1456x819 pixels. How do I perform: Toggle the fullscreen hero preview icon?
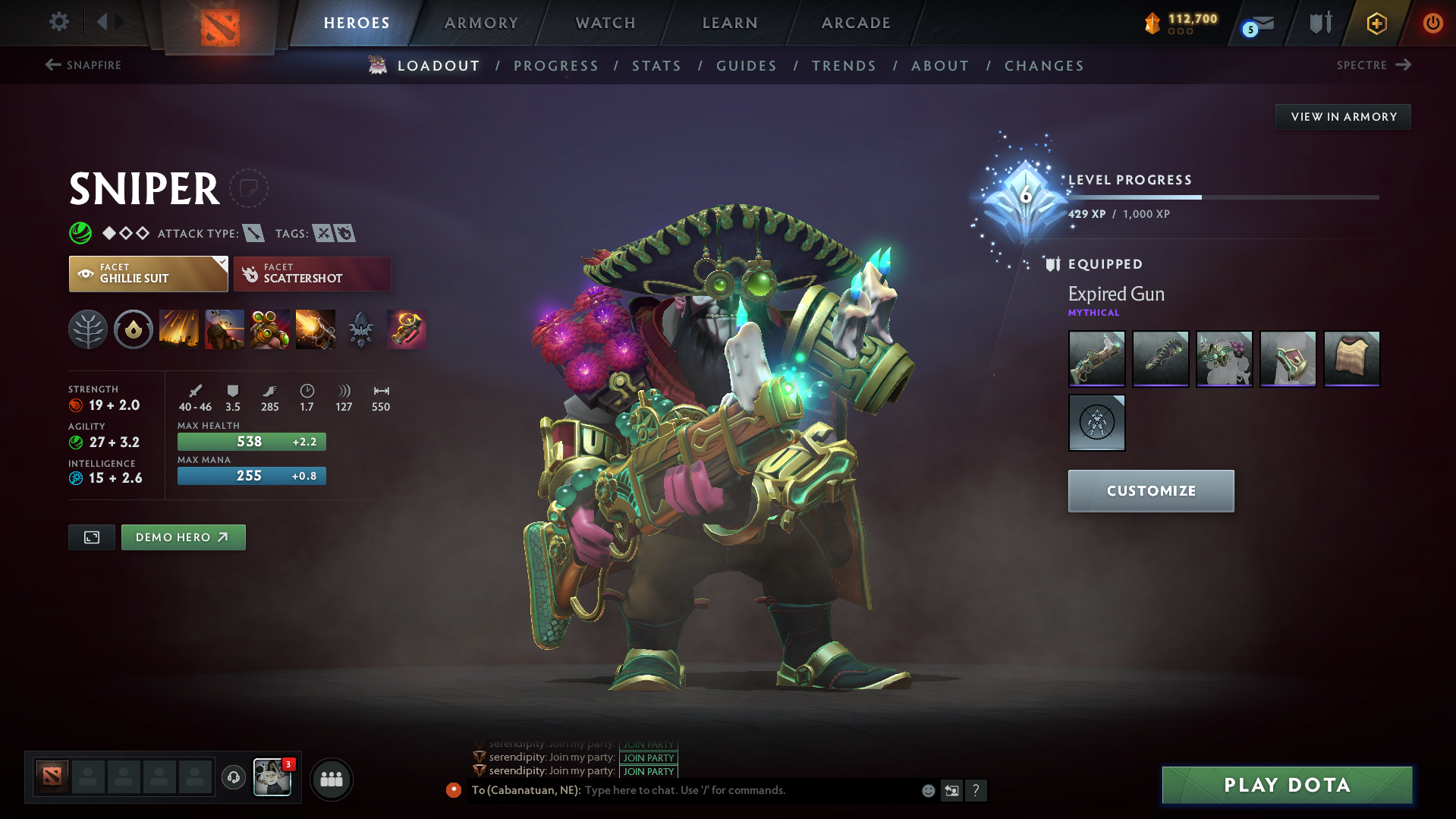(x=91, y=537)
